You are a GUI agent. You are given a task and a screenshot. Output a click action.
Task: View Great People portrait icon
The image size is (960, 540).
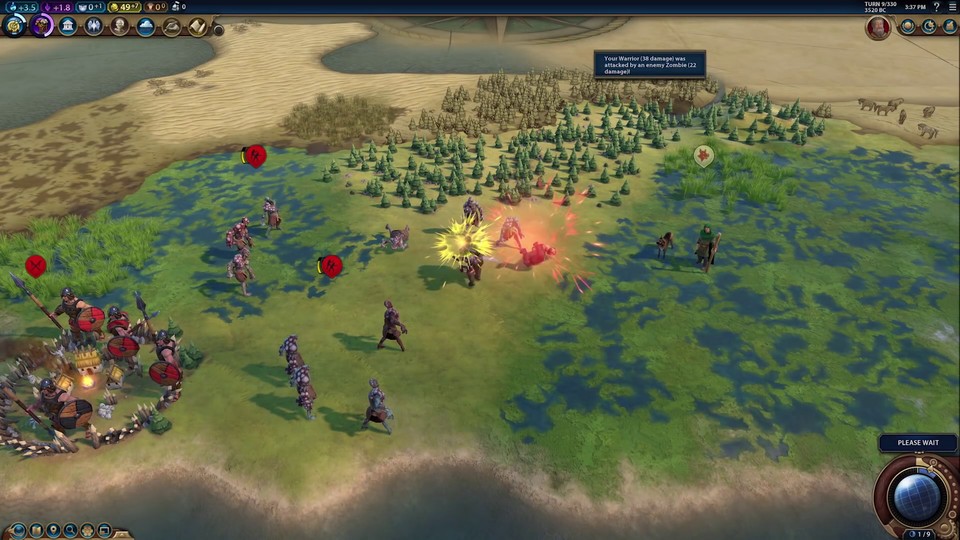tap(120, 26)
